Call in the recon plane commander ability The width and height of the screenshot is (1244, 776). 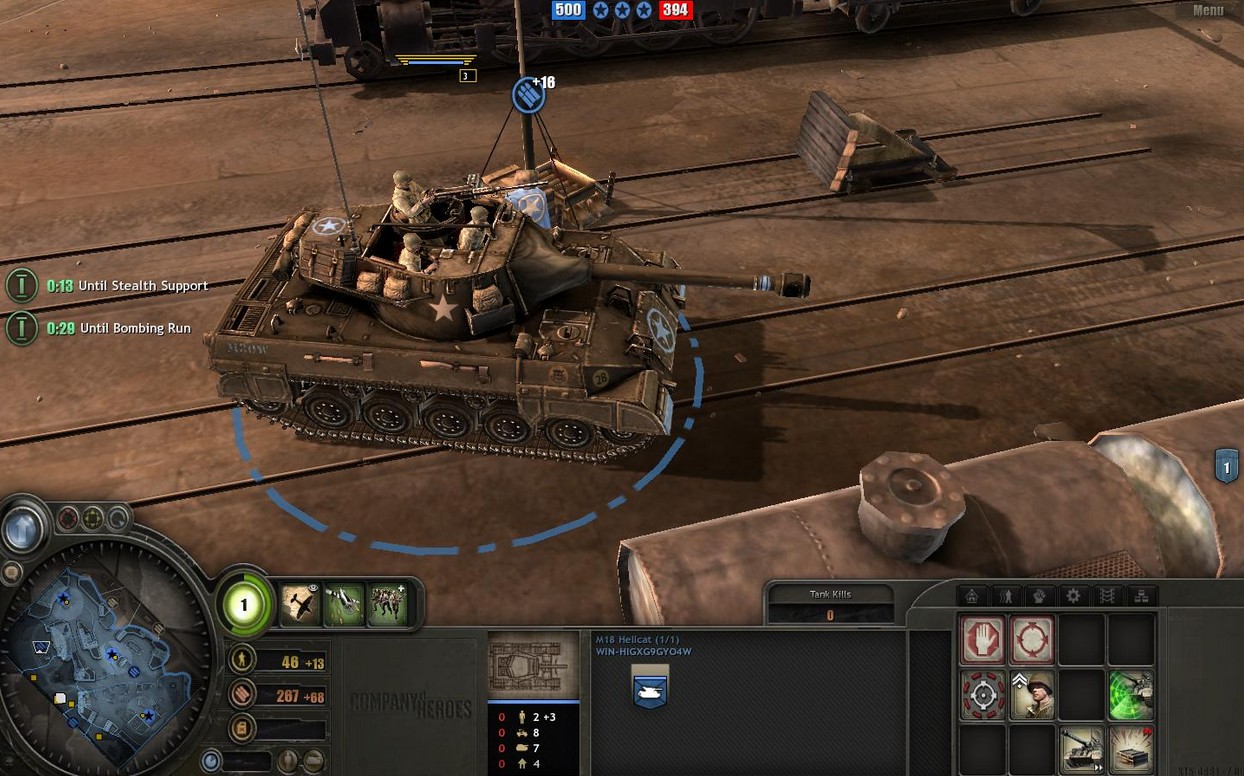(x=300, y=605)
